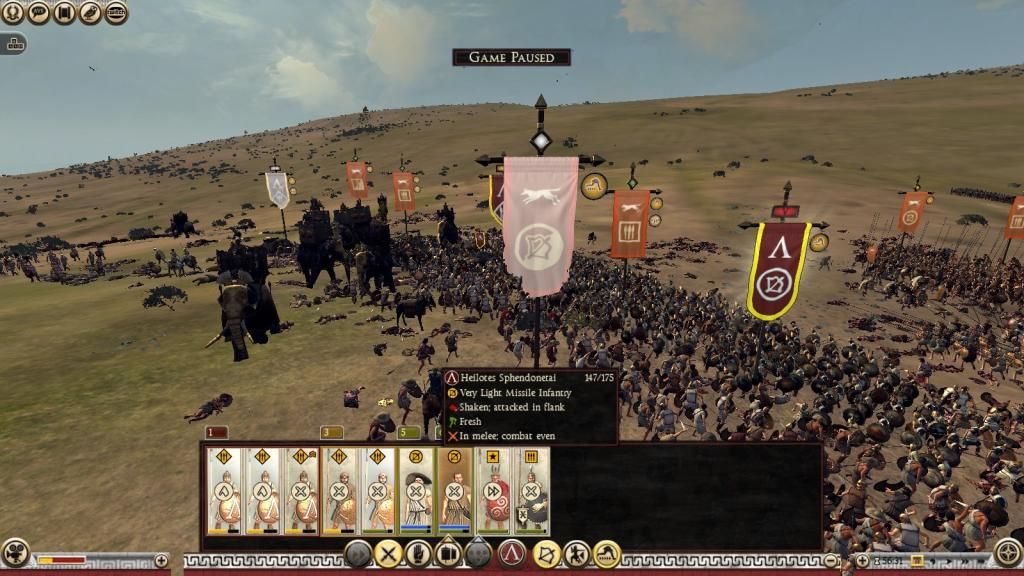Toggle the bow fire-at-will button
The image size is (1024, 576).
[546, 553]
